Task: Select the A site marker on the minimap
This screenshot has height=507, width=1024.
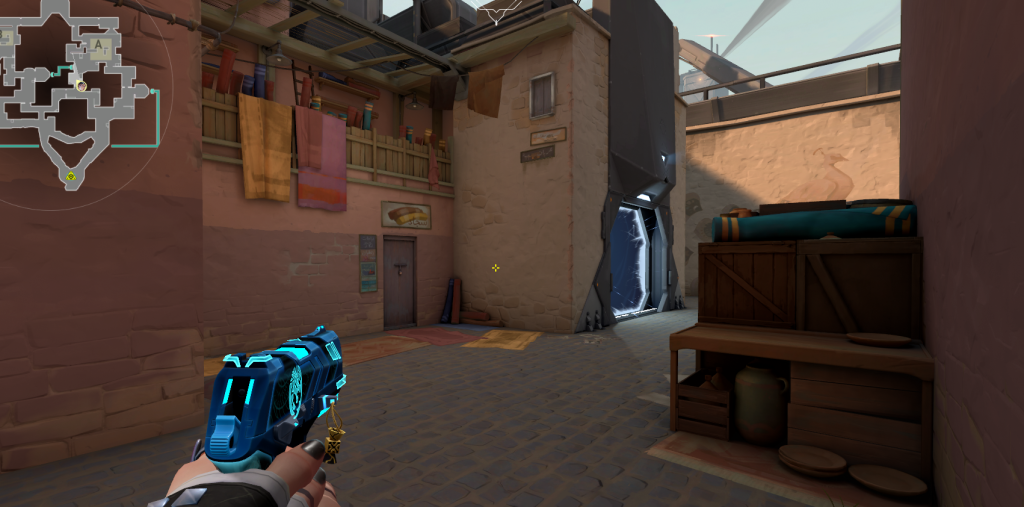Action: pyautogui.click(x=98, y=45)
